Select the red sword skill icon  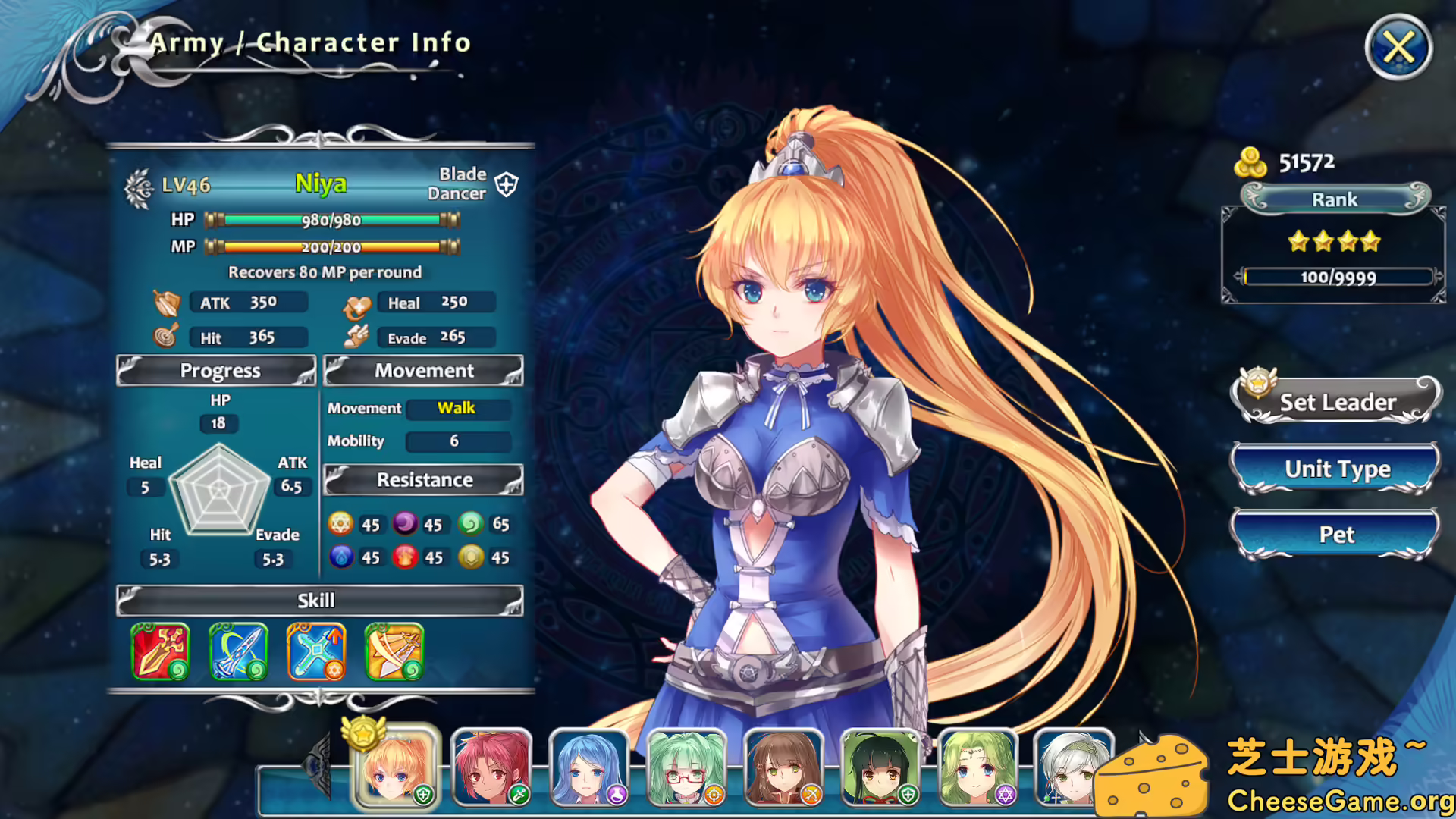click(159, 651)
